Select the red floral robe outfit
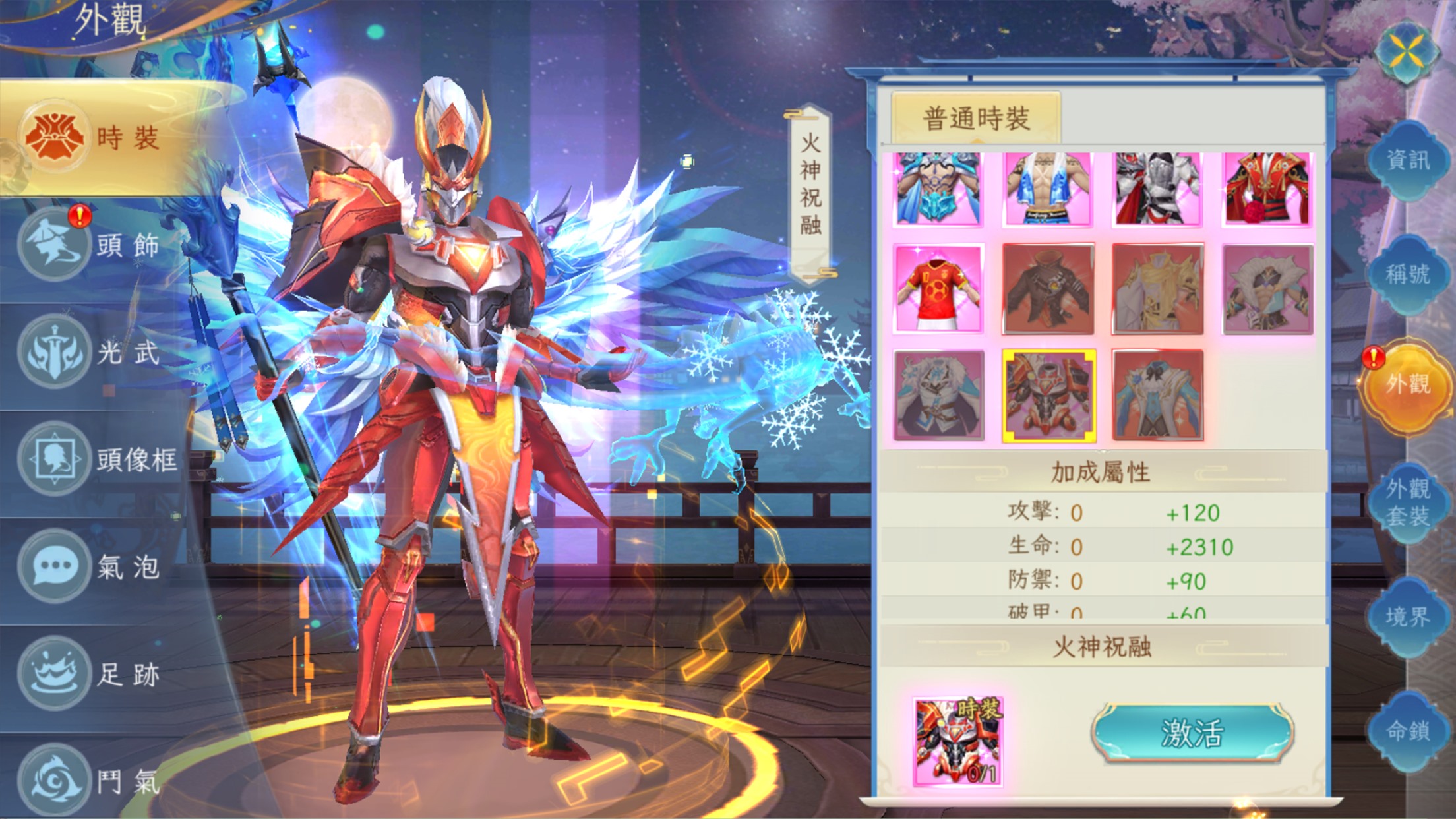Viewport: 1456px width, 819px height. [x=1267, y=189]
